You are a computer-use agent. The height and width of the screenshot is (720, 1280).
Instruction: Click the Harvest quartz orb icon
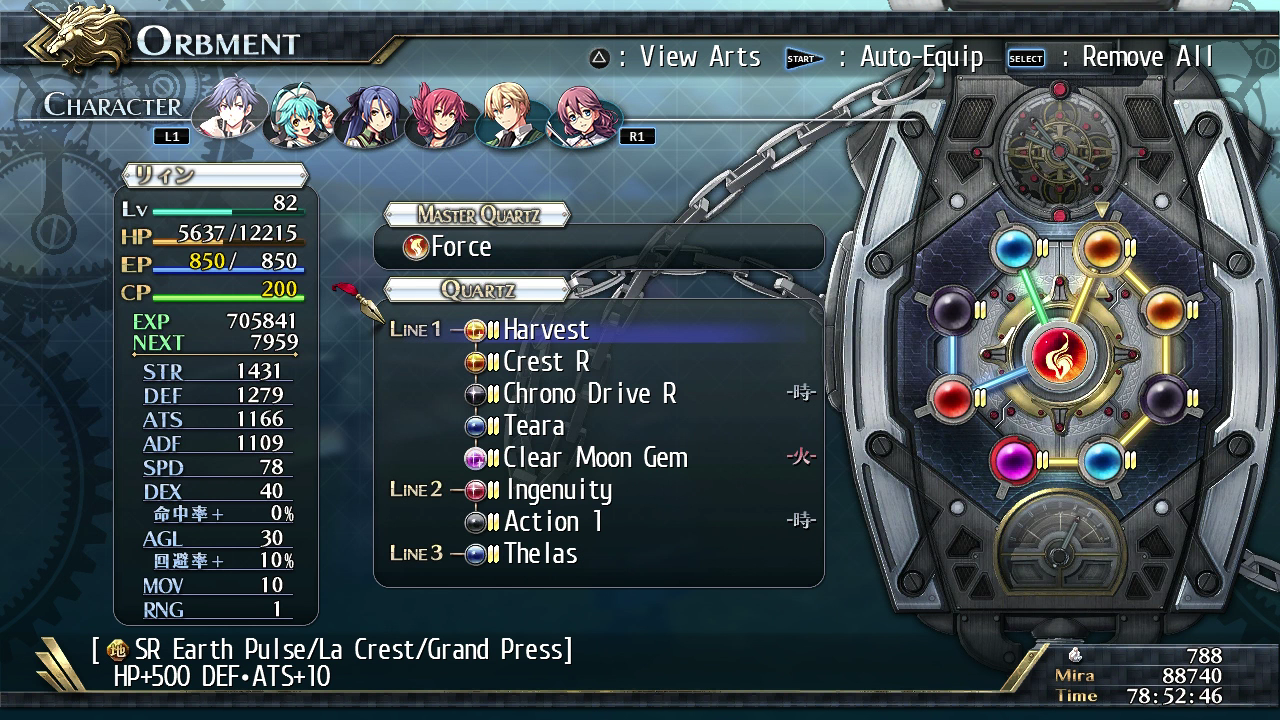[475, 329]
